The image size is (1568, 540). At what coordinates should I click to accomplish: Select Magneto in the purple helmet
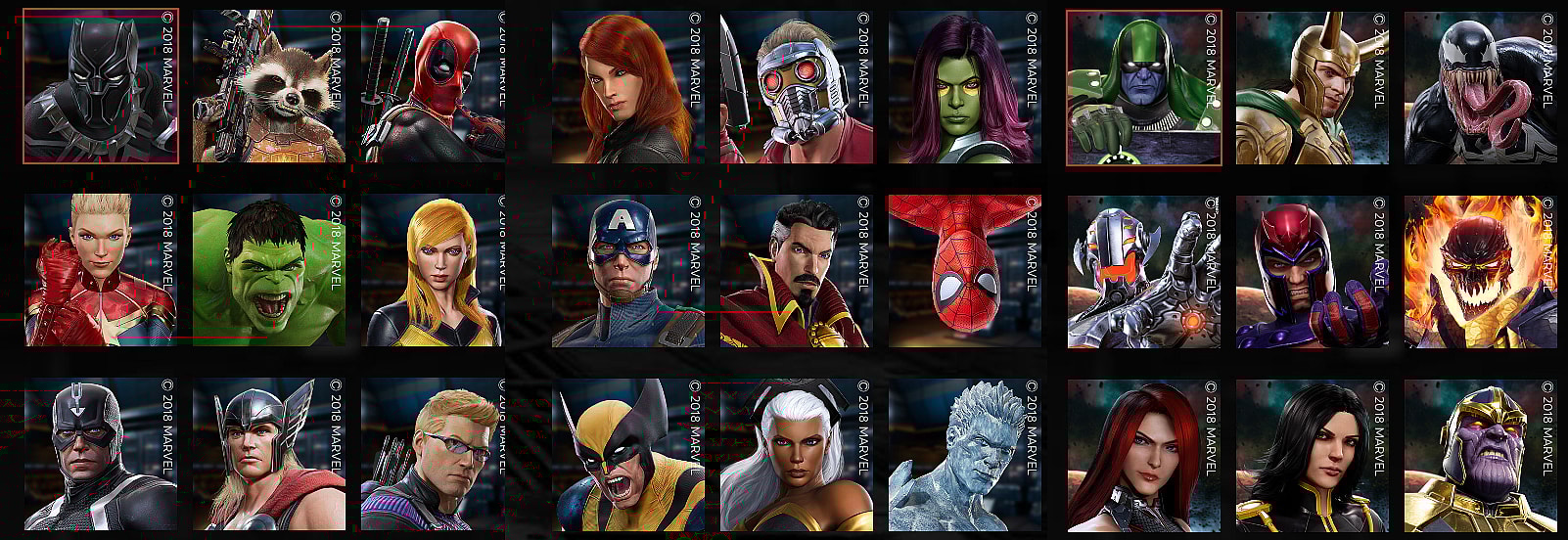pos(1312,271)
